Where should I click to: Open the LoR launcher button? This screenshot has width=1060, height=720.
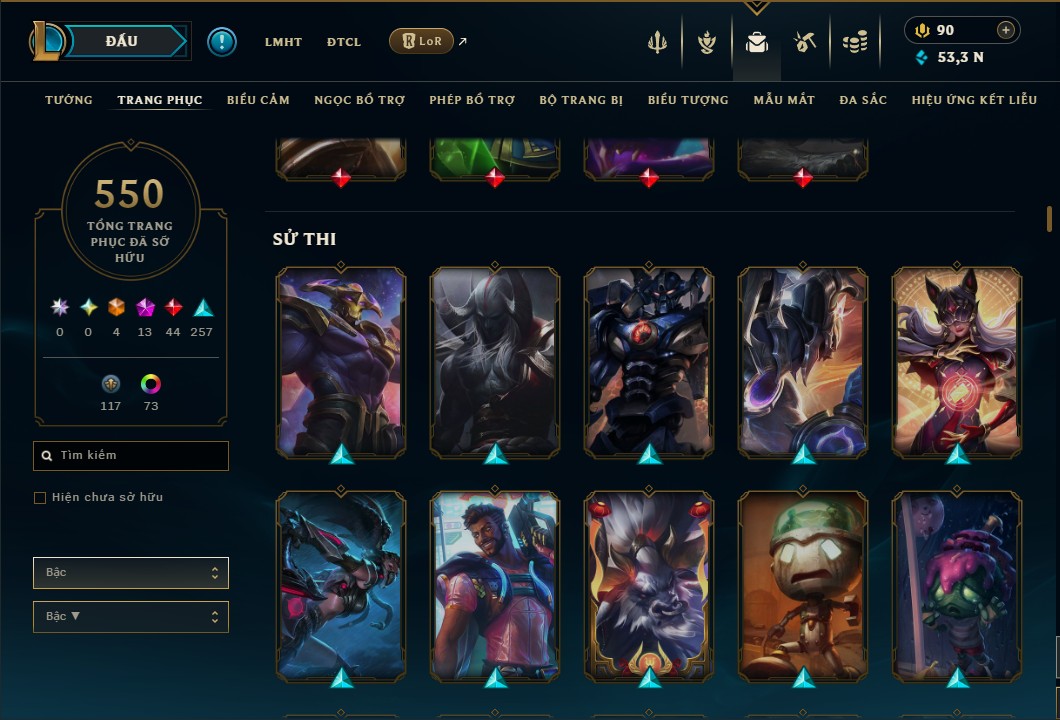[421, 41]
